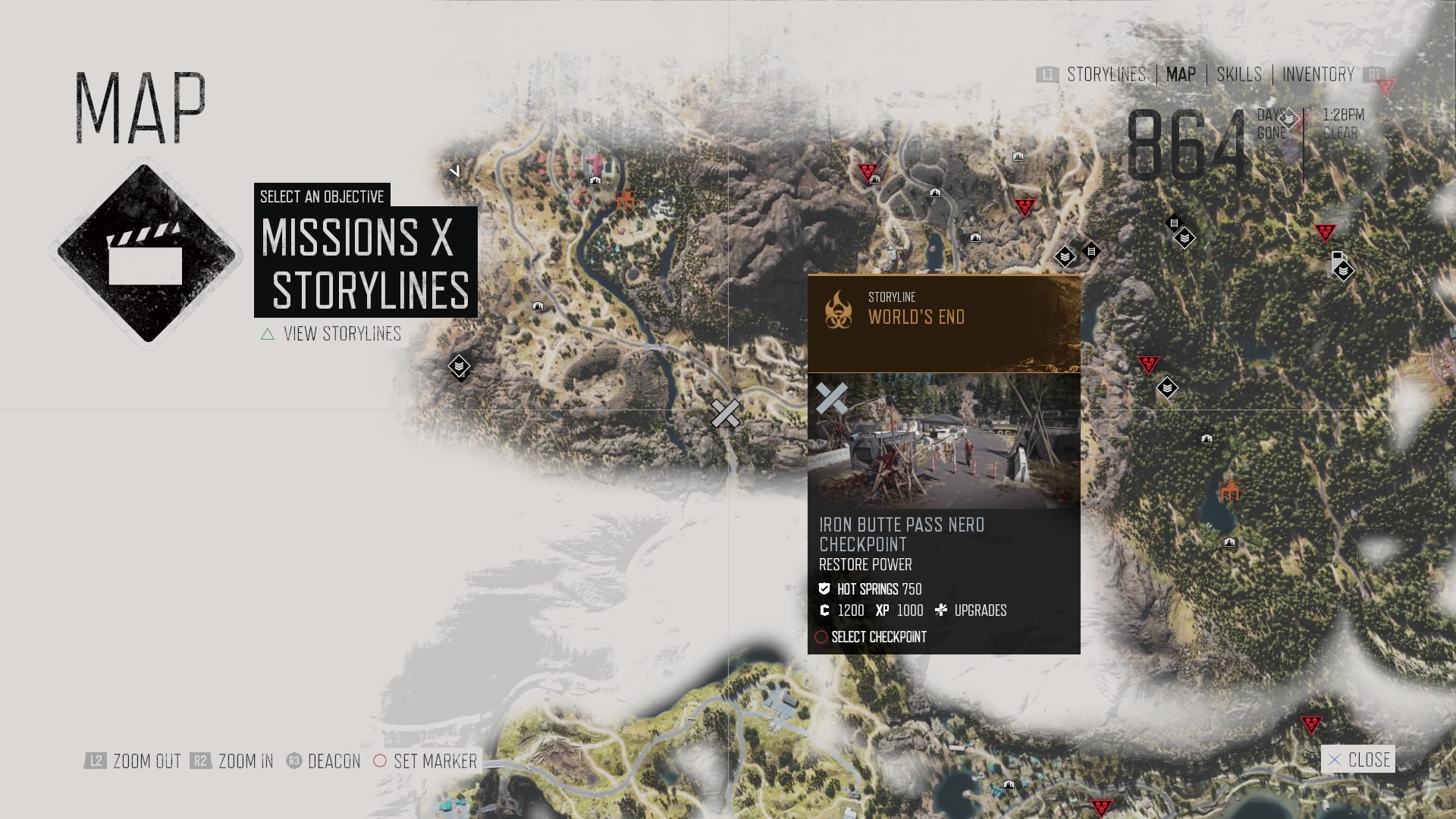Switch to the SKILLS tab

click(x=1238, y=75)
